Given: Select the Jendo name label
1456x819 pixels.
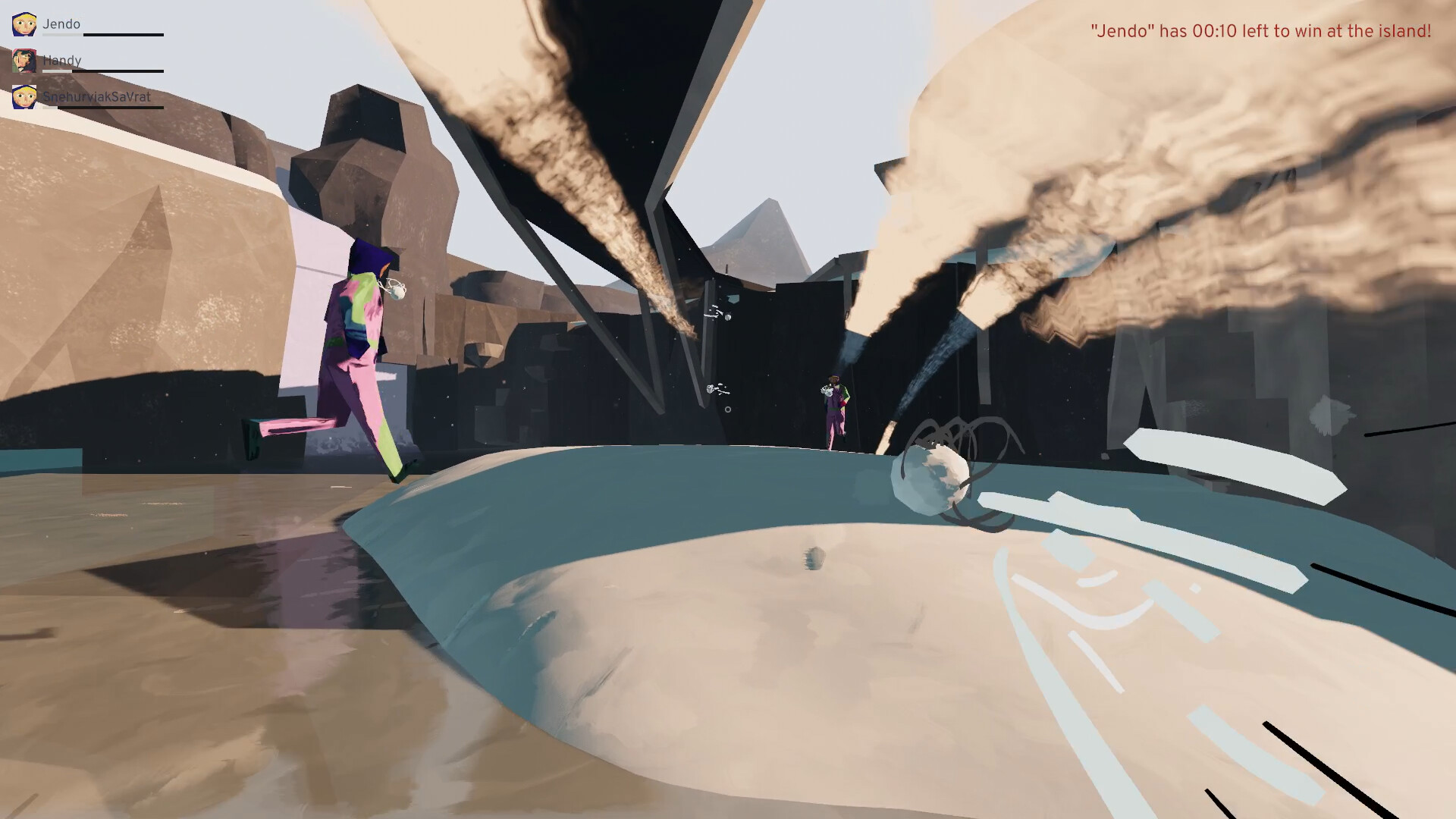Looking at the screenshot, I should pyautogui.click(x=62, y=23).
